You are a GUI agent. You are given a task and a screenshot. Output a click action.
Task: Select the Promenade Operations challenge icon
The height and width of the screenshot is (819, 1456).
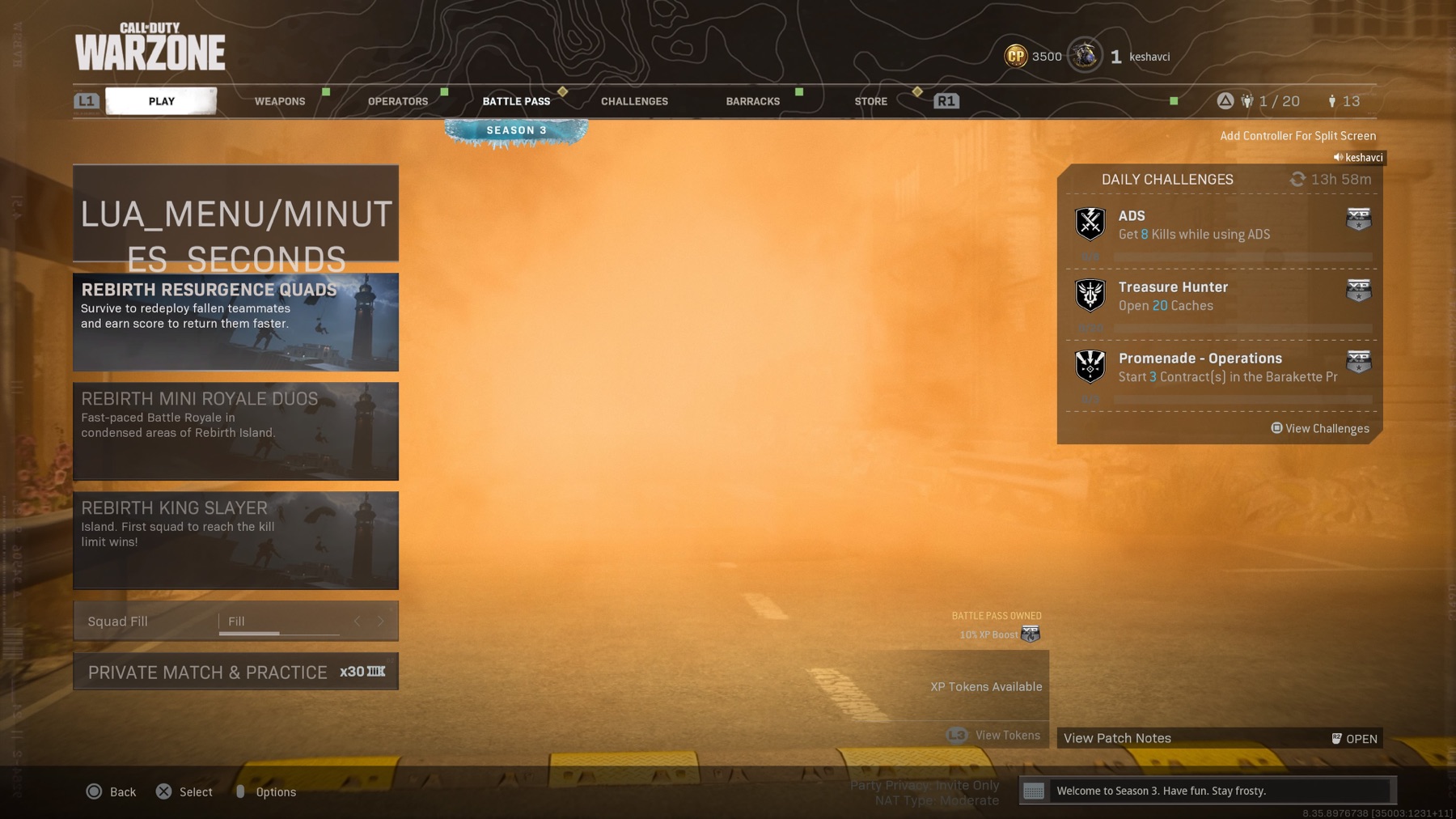tap(1090, 366)
